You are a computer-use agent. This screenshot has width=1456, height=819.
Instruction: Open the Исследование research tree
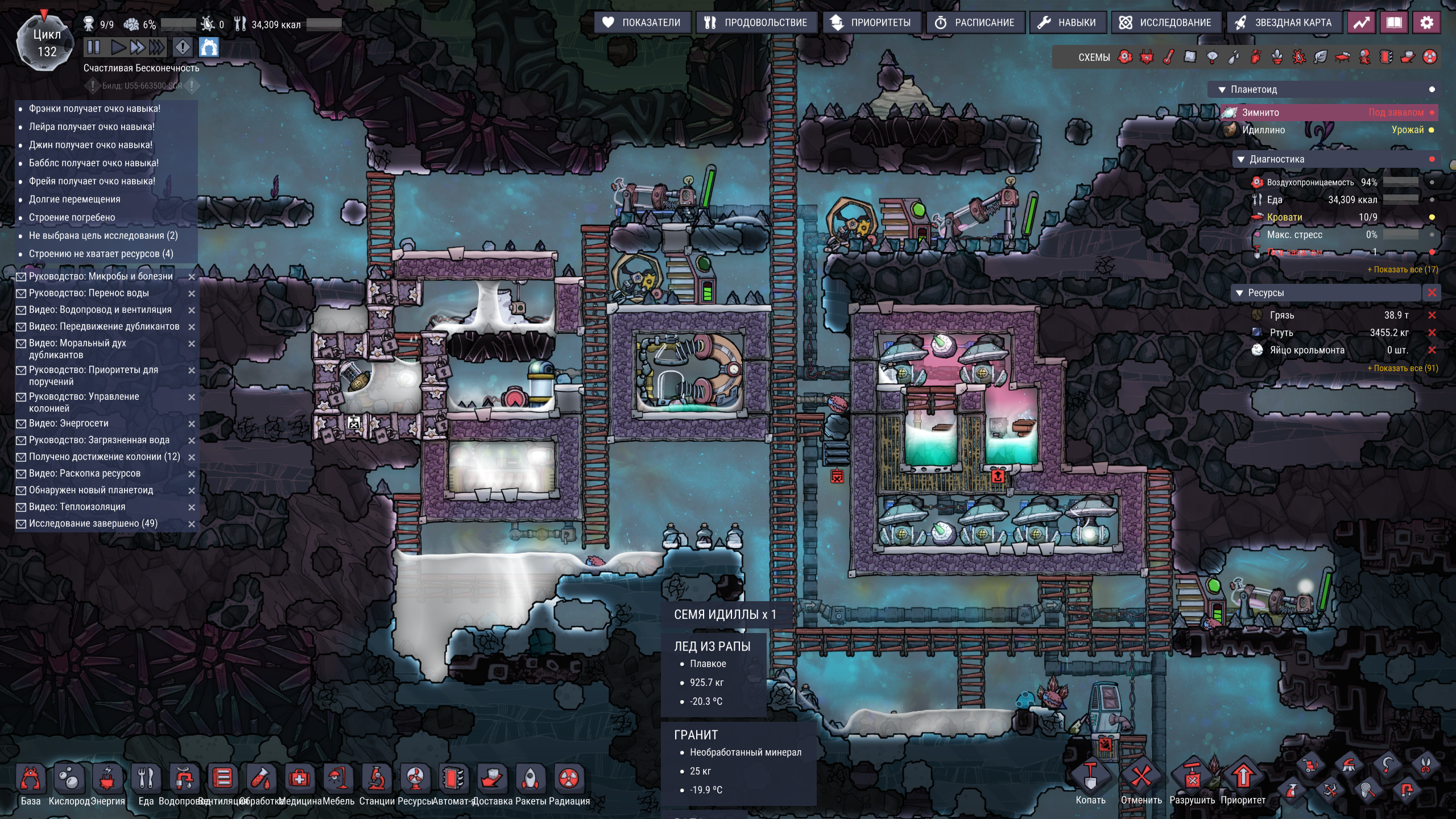[1167, 23]
